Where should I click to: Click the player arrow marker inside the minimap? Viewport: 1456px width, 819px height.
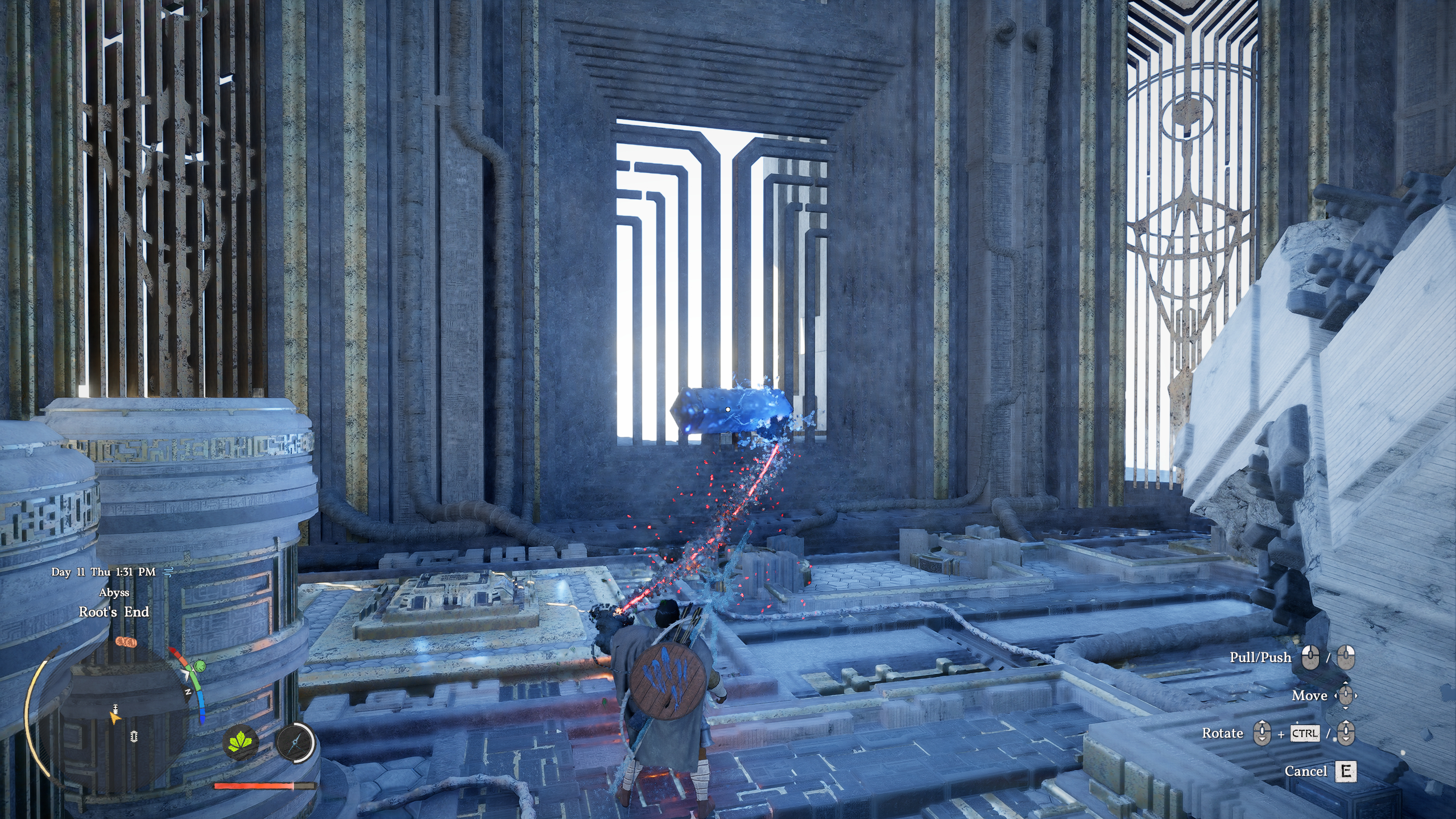[x=115, y=719]
